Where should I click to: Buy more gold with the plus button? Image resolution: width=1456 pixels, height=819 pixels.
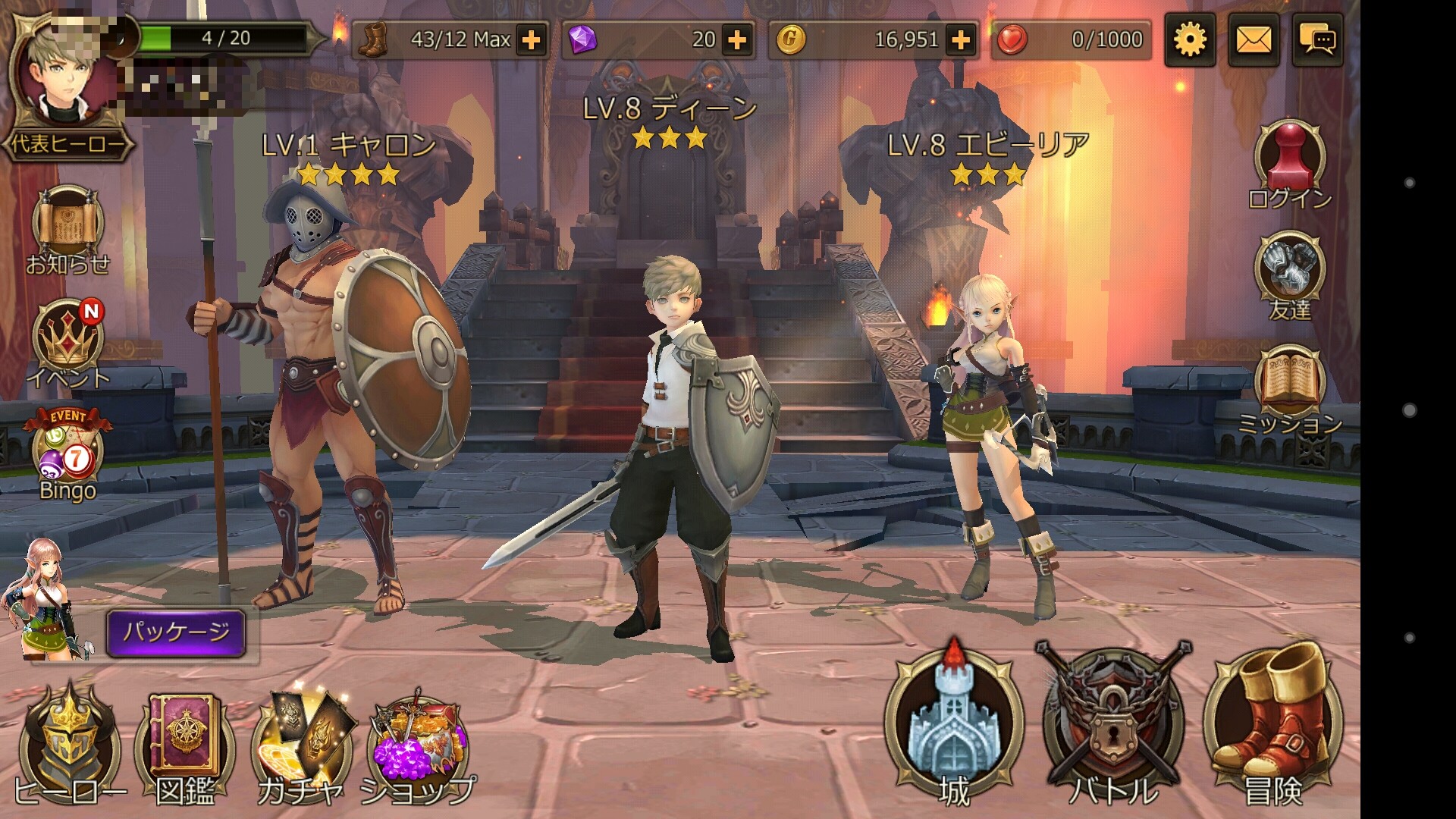[961, 39]
